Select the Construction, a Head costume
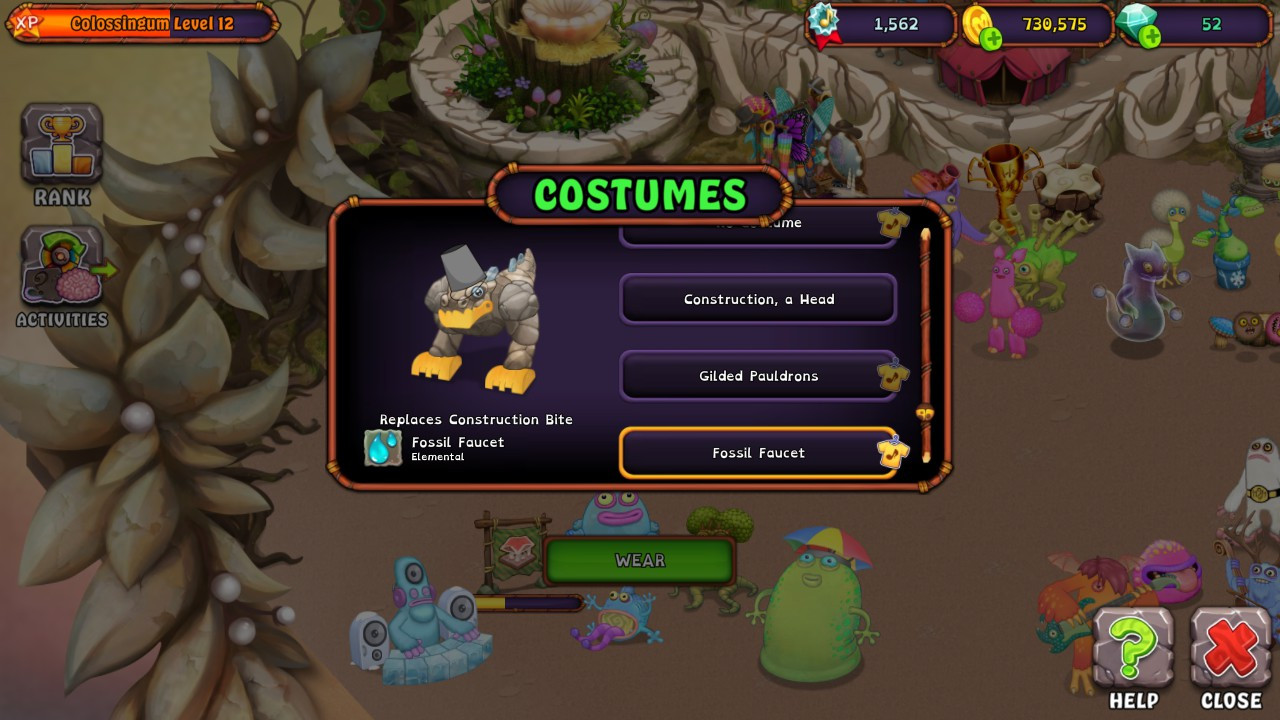1280x720 pixels. [757, 299]
